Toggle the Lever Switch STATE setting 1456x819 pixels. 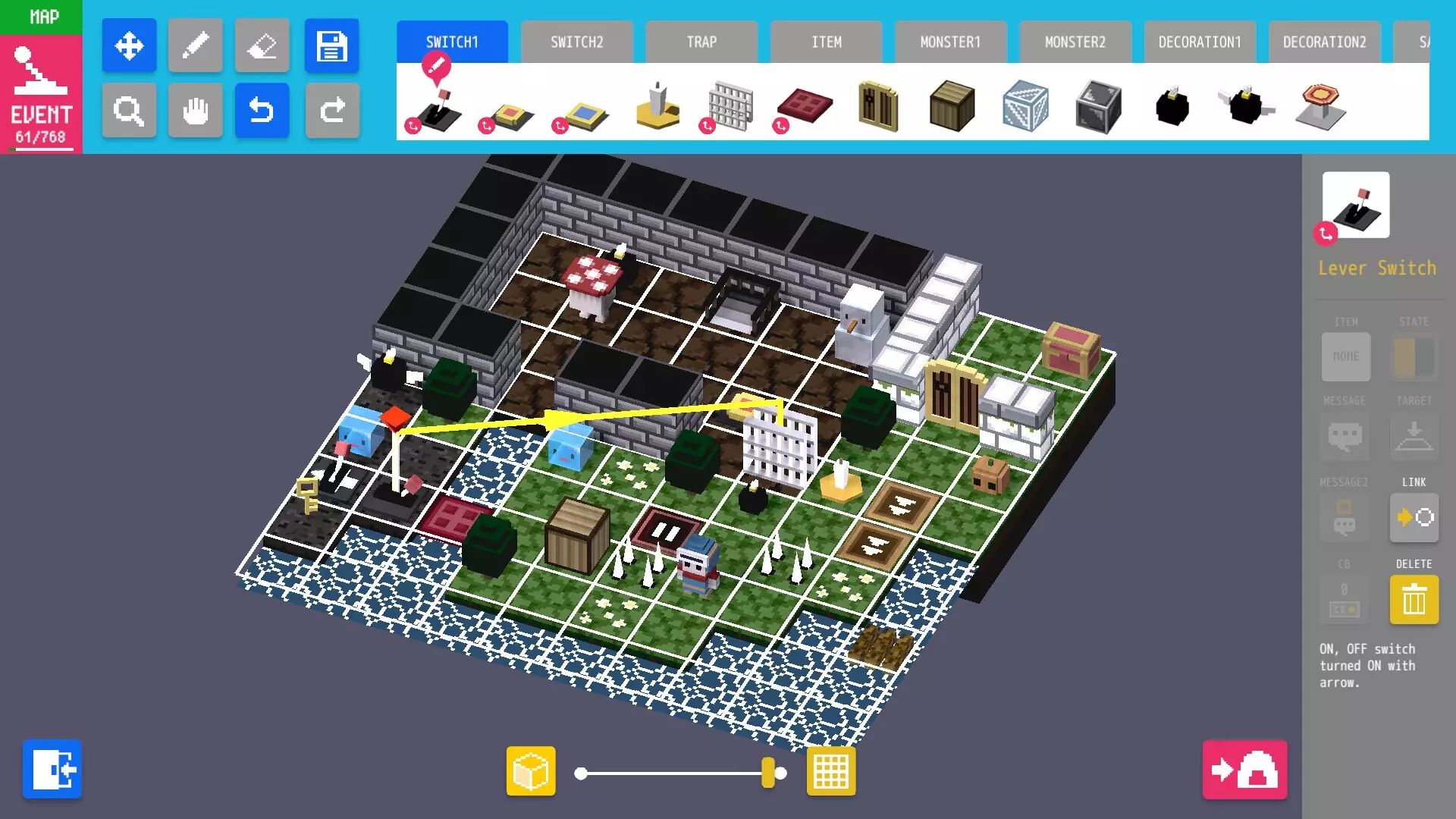click(x=1412, y=356)
